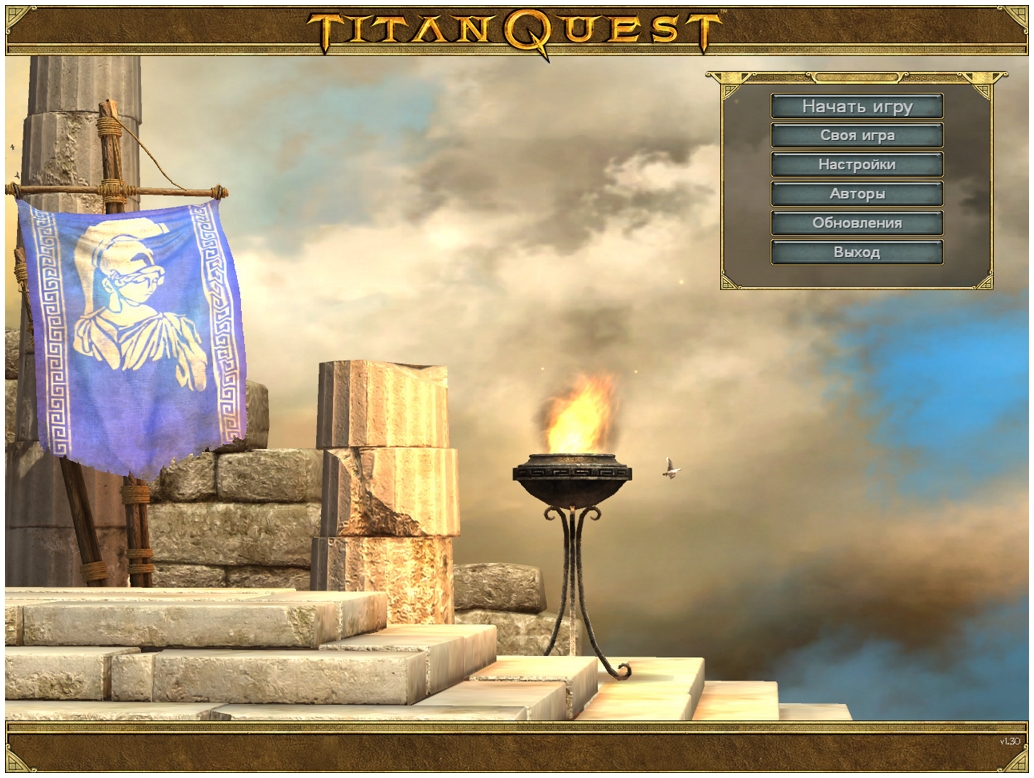The image size is (1034, 778).
Task: Show the Авторы credits screen
Action: tap(857, 194)
